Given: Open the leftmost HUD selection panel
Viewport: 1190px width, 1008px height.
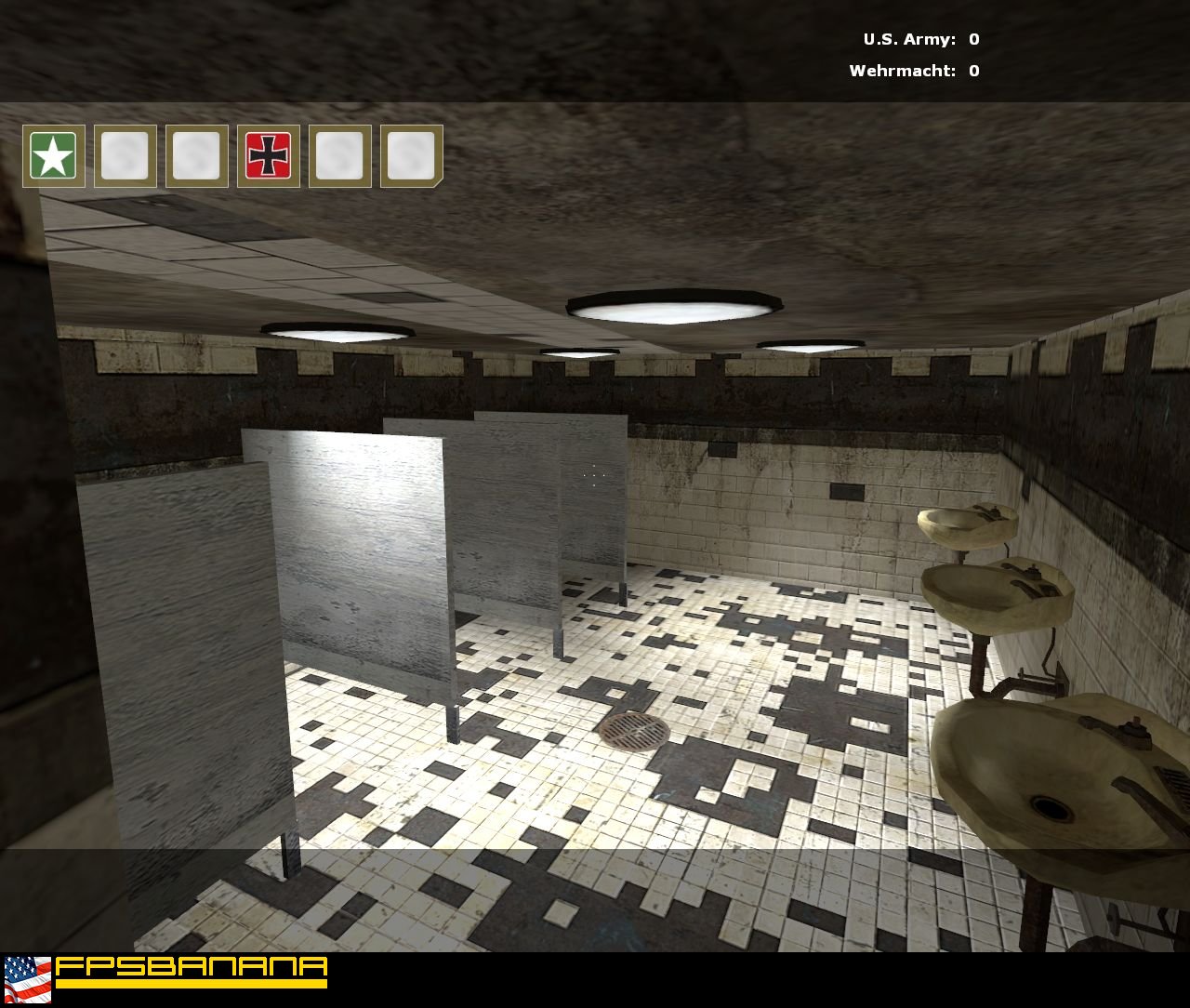Looking at the screenshot, I should 53,156.
